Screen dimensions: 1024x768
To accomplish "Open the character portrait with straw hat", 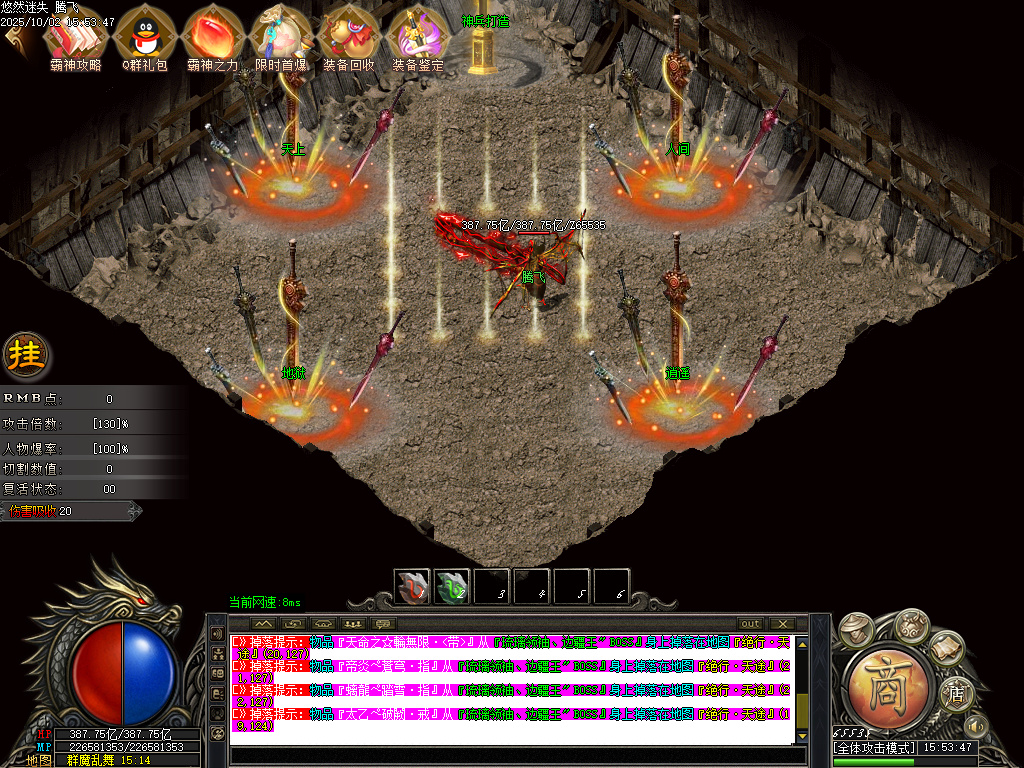I will coord(856,628).
